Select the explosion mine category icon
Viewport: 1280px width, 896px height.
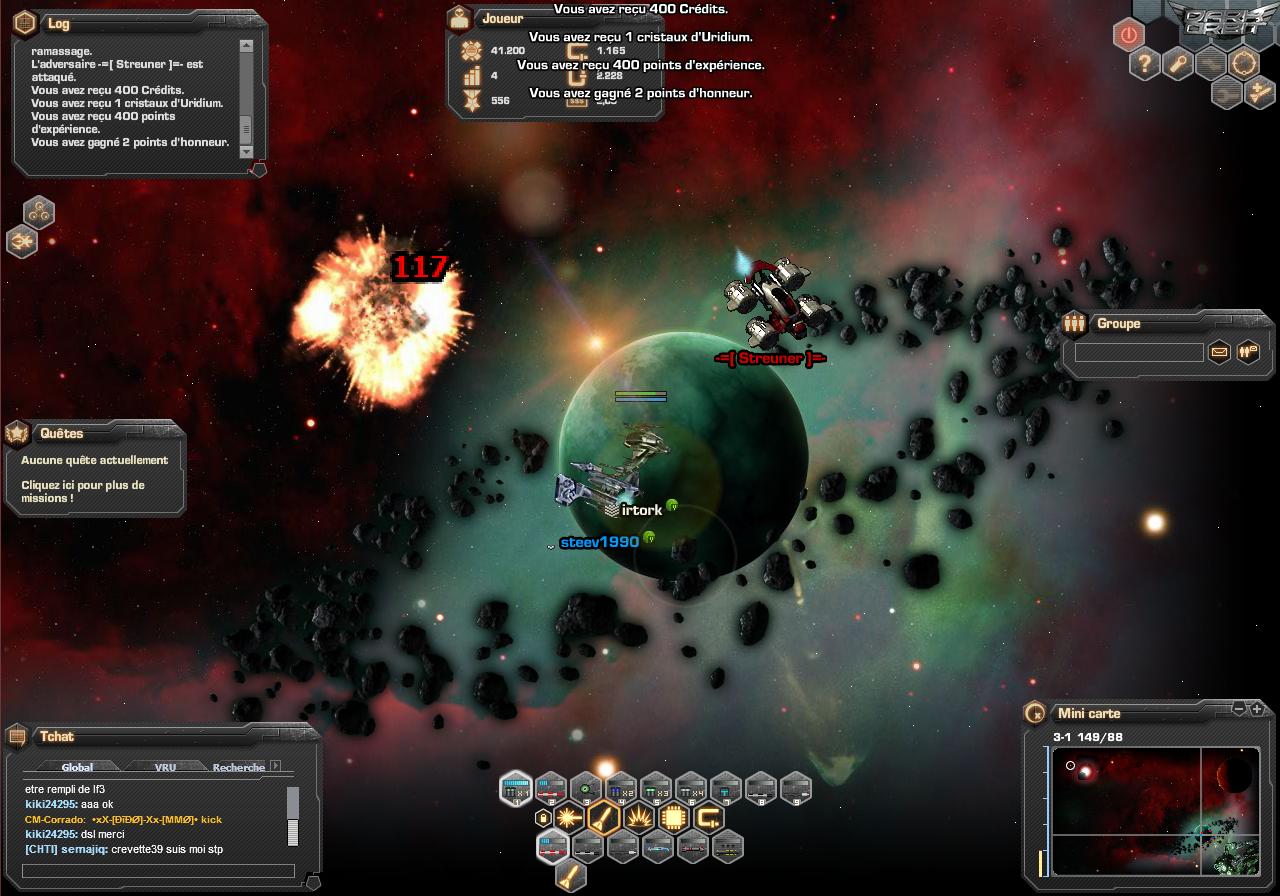(638, 818)
